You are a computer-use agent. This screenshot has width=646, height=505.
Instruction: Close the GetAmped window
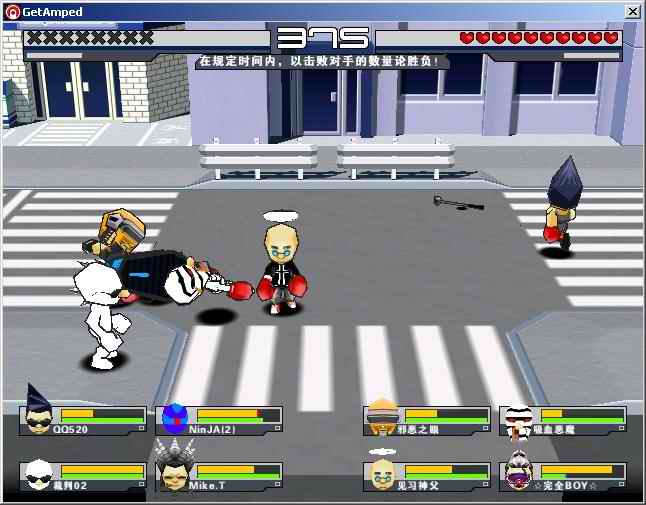[x=632, y=11]
